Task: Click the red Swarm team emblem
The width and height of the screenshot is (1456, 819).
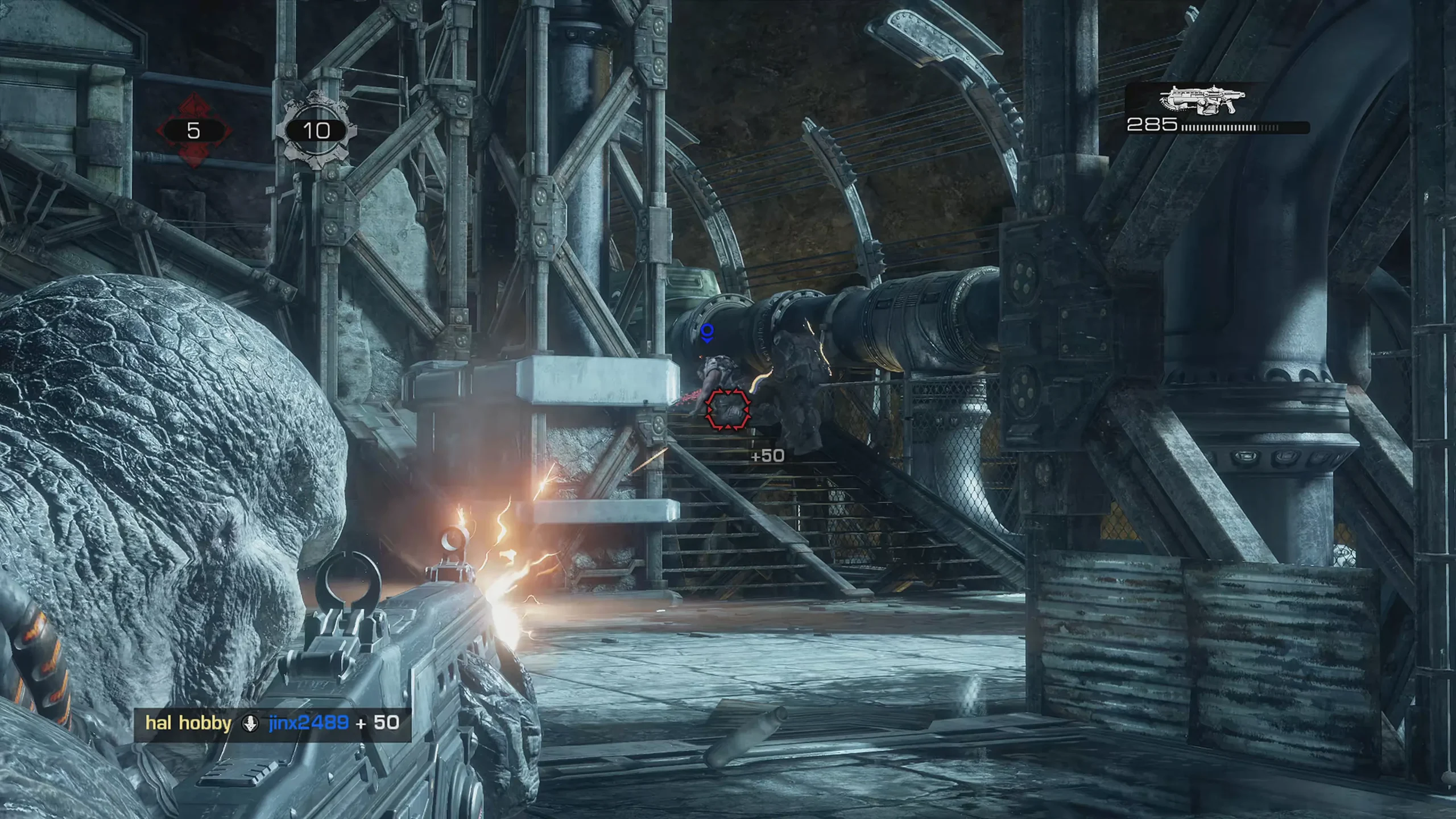Action: click(194, 131)
